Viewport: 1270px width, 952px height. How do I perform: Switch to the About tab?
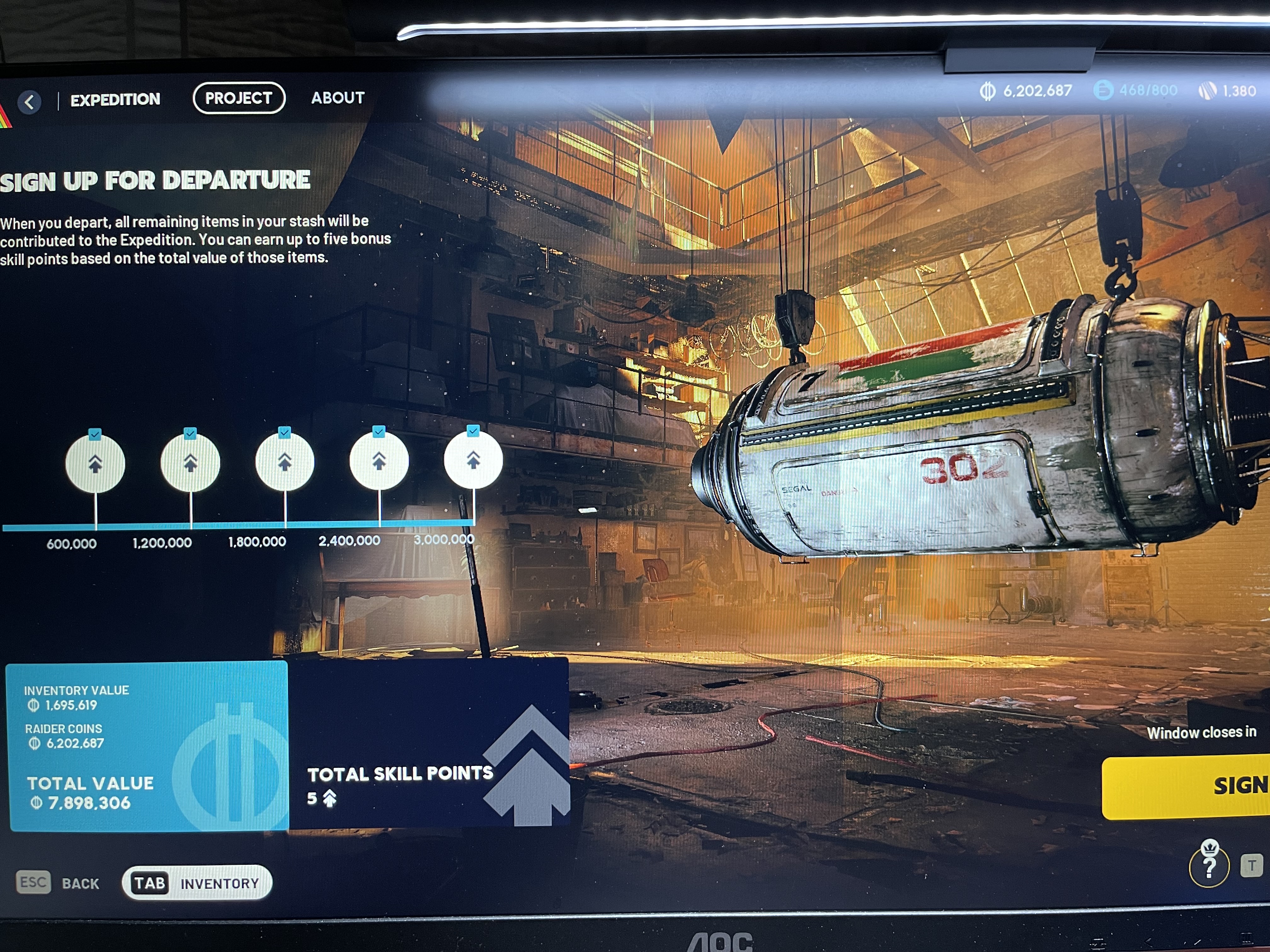click(338, 98)
